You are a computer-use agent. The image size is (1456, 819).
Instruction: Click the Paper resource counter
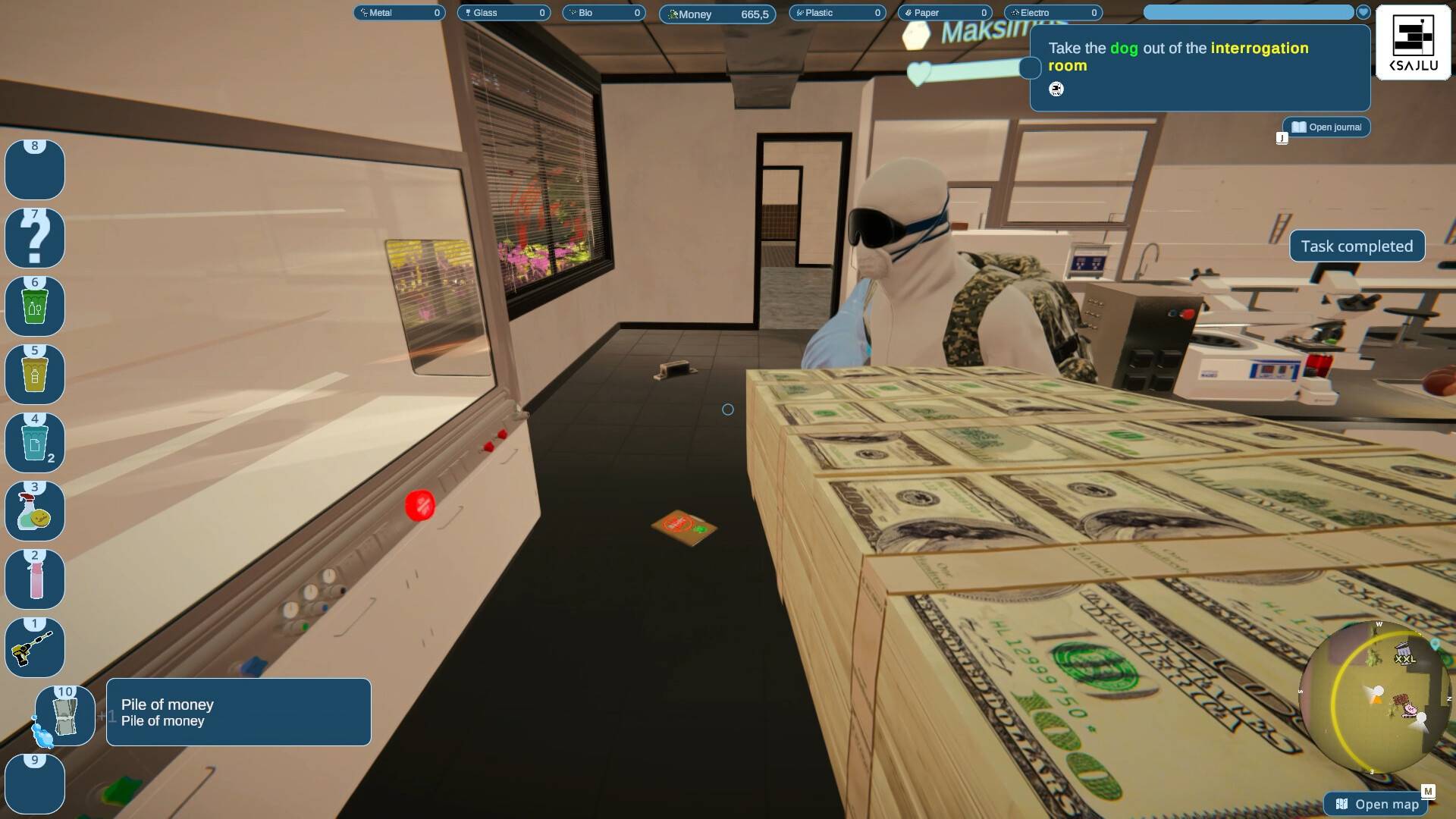point(945,12)
